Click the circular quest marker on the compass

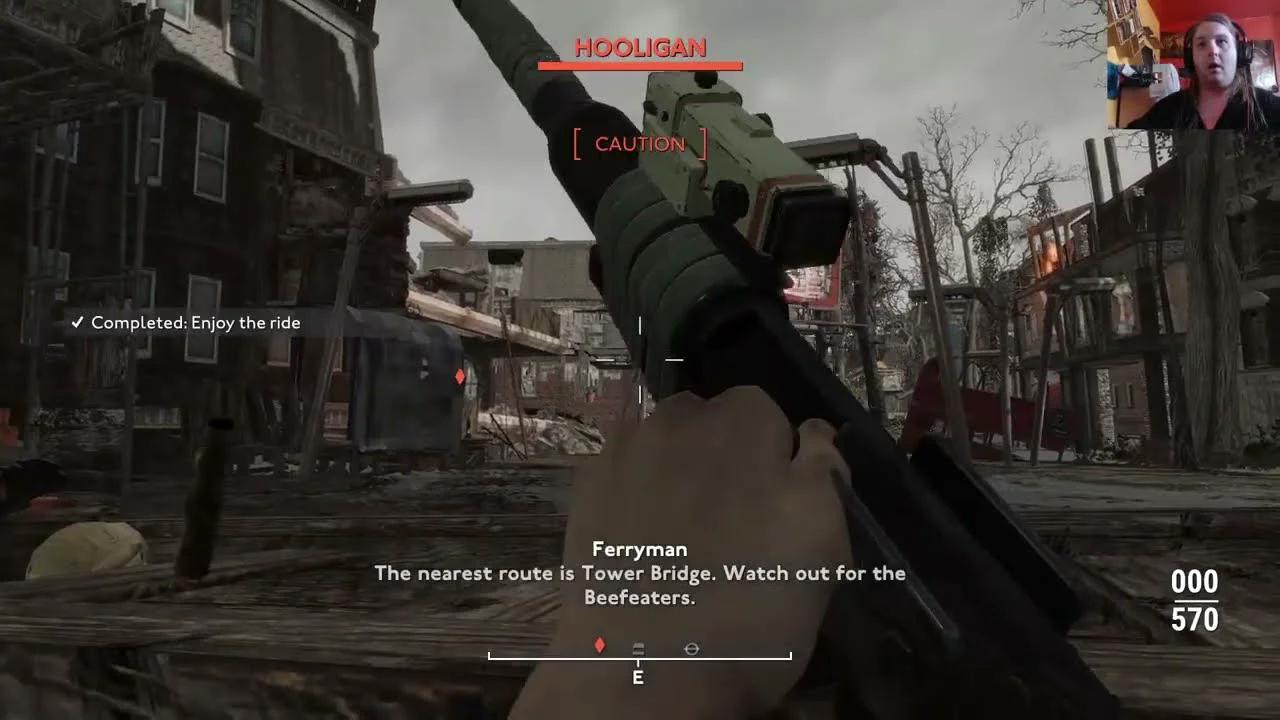[691, 648]
